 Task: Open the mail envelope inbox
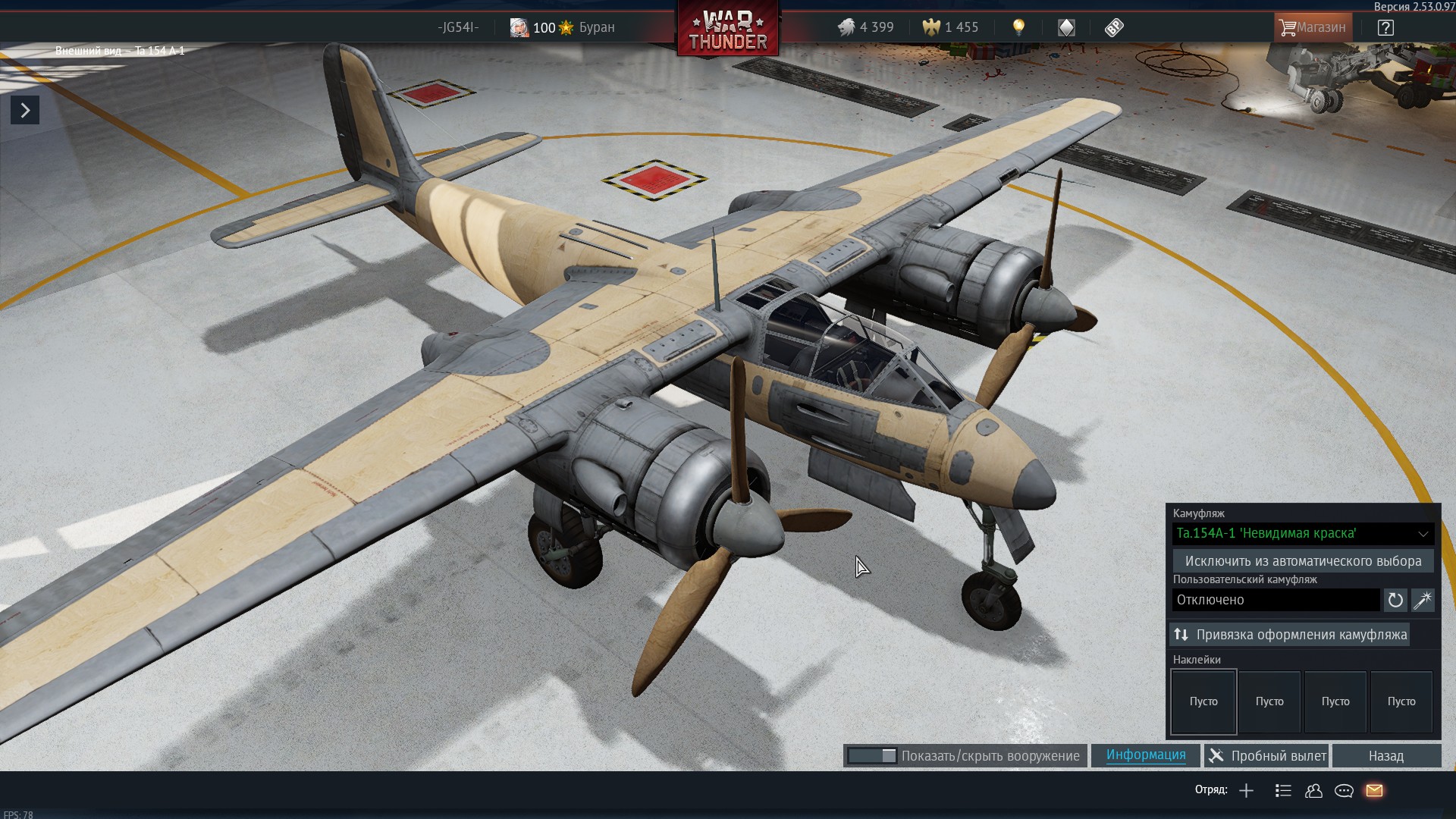[1374, 791]
